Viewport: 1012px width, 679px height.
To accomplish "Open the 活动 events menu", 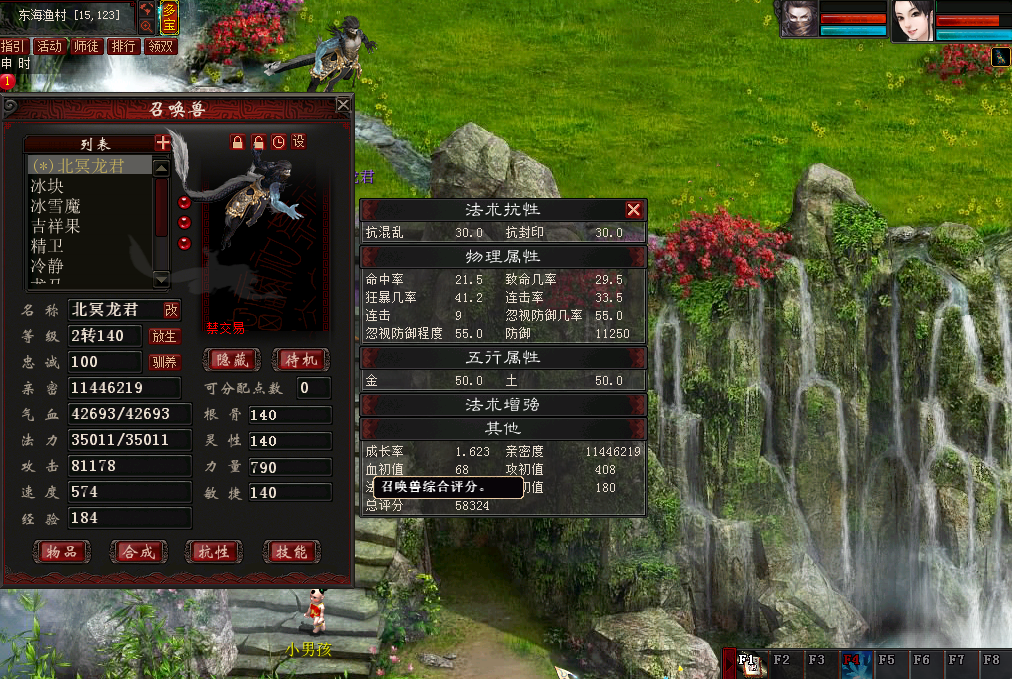I will pyautogui.click(x=49, y=46).
